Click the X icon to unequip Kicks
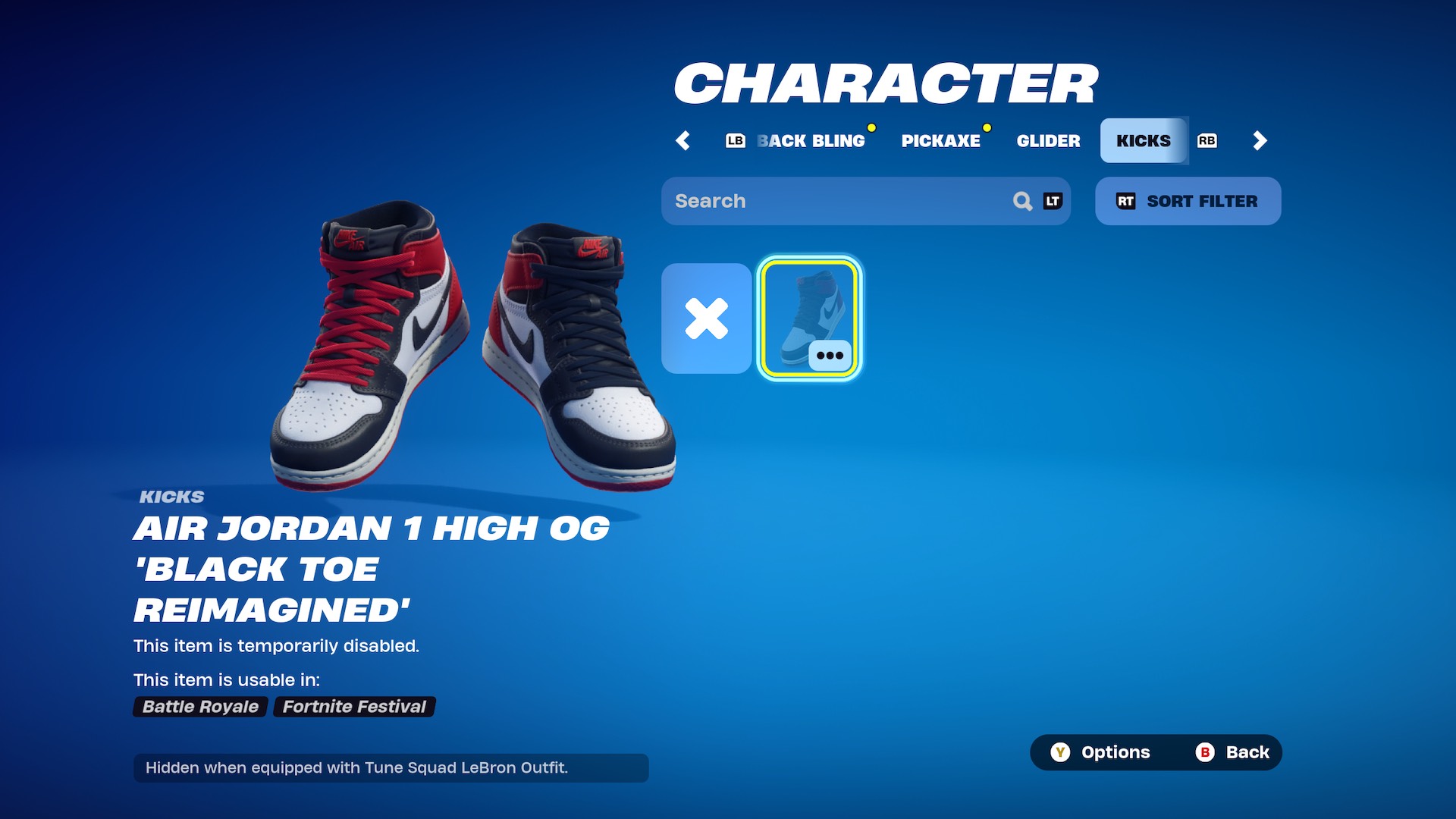 (705, 319)
